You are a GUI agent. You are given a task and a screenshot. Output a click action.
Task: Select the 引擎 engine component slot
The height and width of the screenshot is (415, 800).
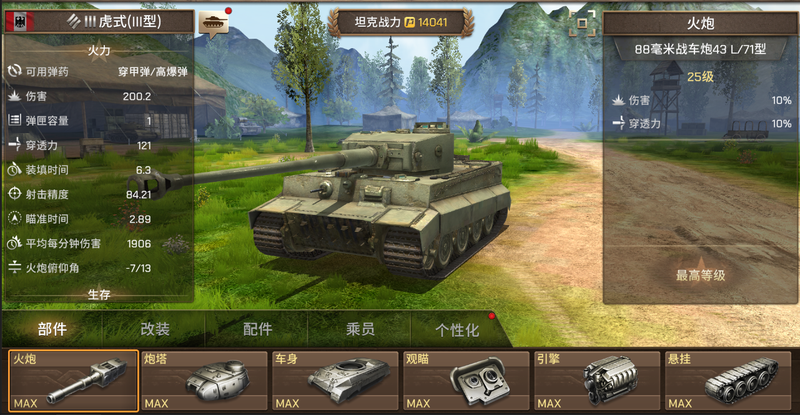[x=596, y=381]
